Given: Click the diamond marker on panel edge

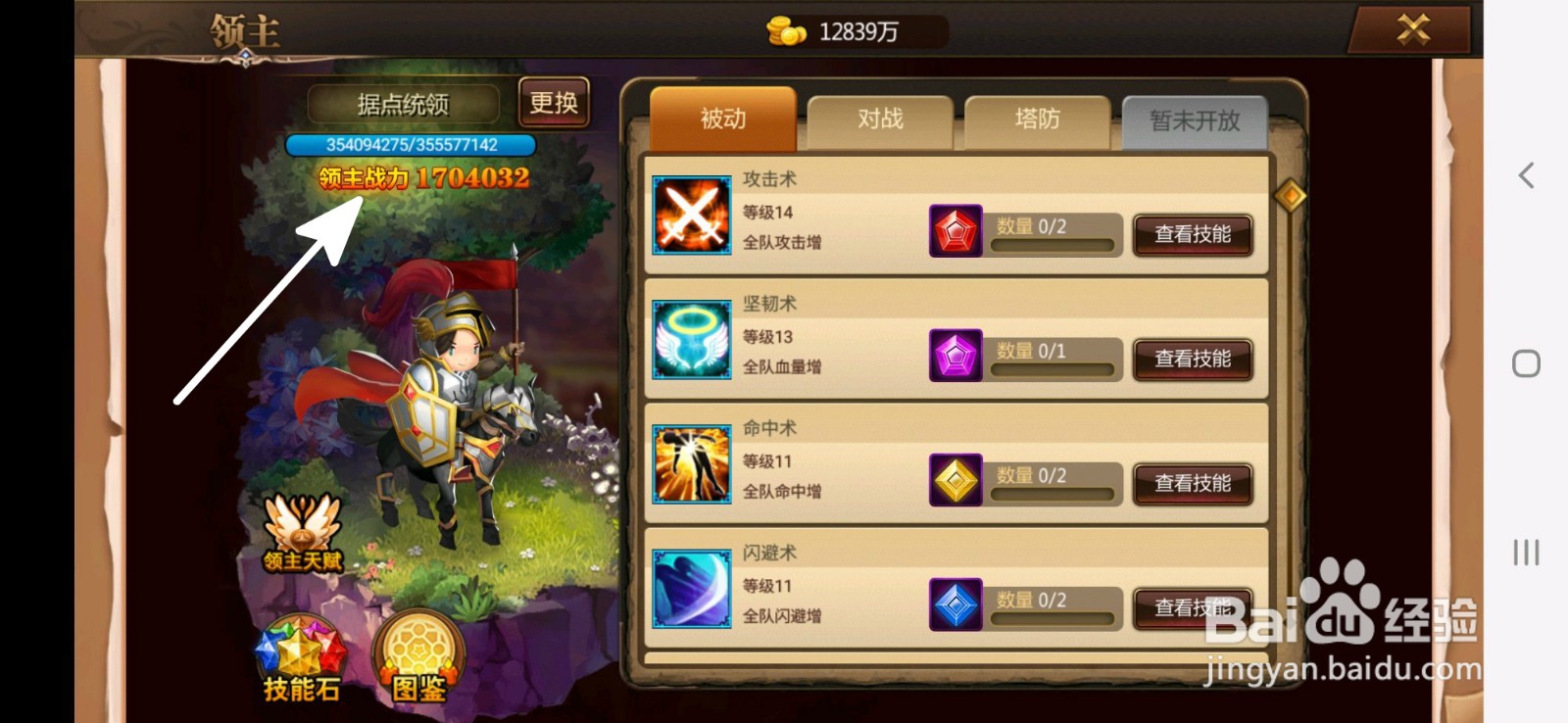Looking at the screenshot, I should pos(1292,197).
